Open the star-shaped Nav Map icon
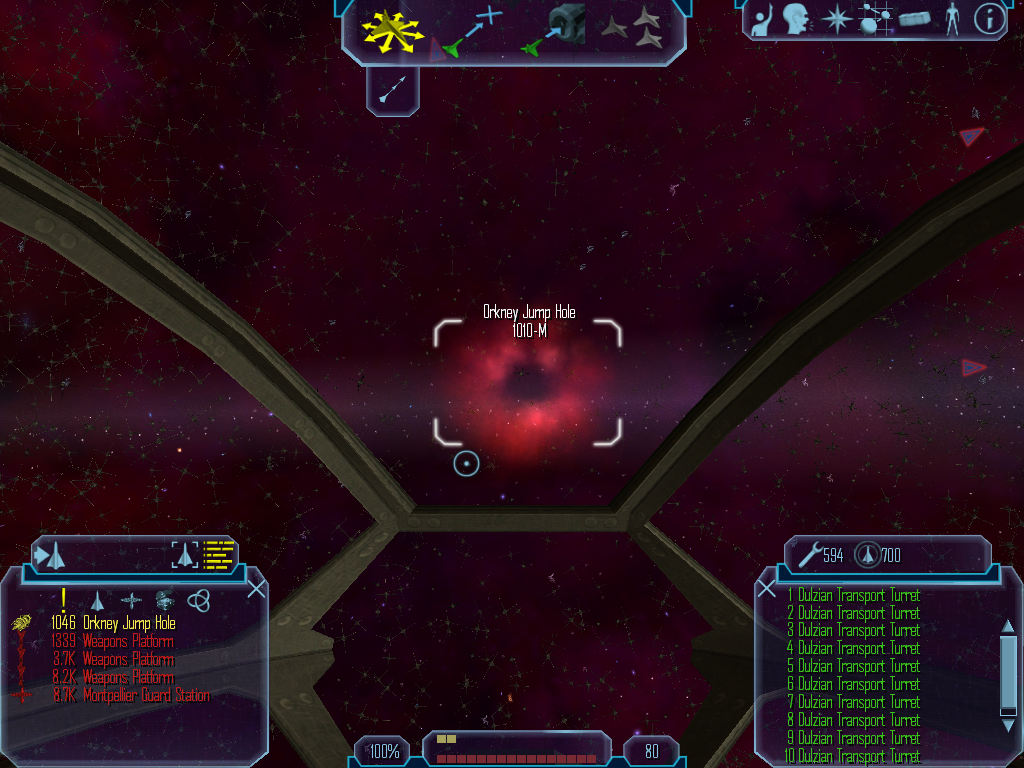 (834, 19)
